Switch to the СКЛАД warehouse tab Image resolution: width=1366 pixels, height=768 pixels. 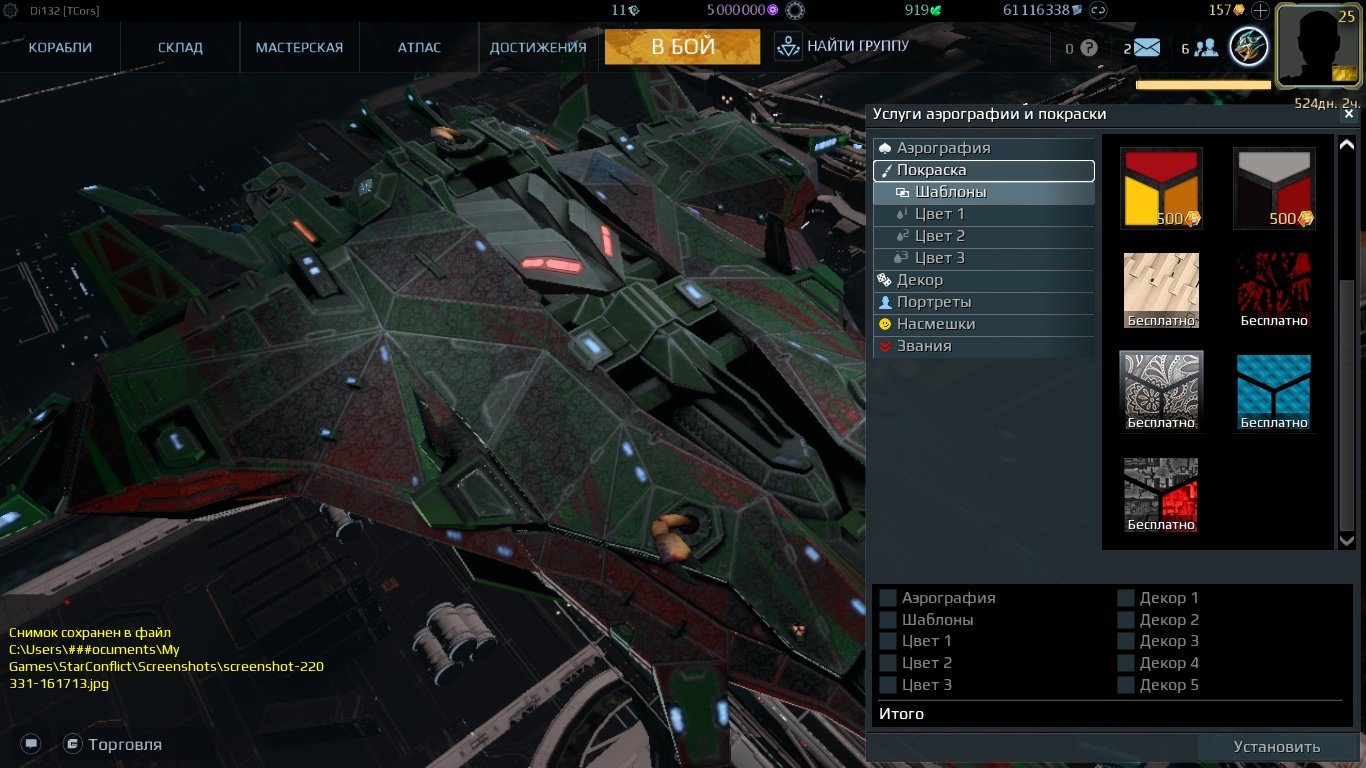pyautogui.click(x=180, y=47)
